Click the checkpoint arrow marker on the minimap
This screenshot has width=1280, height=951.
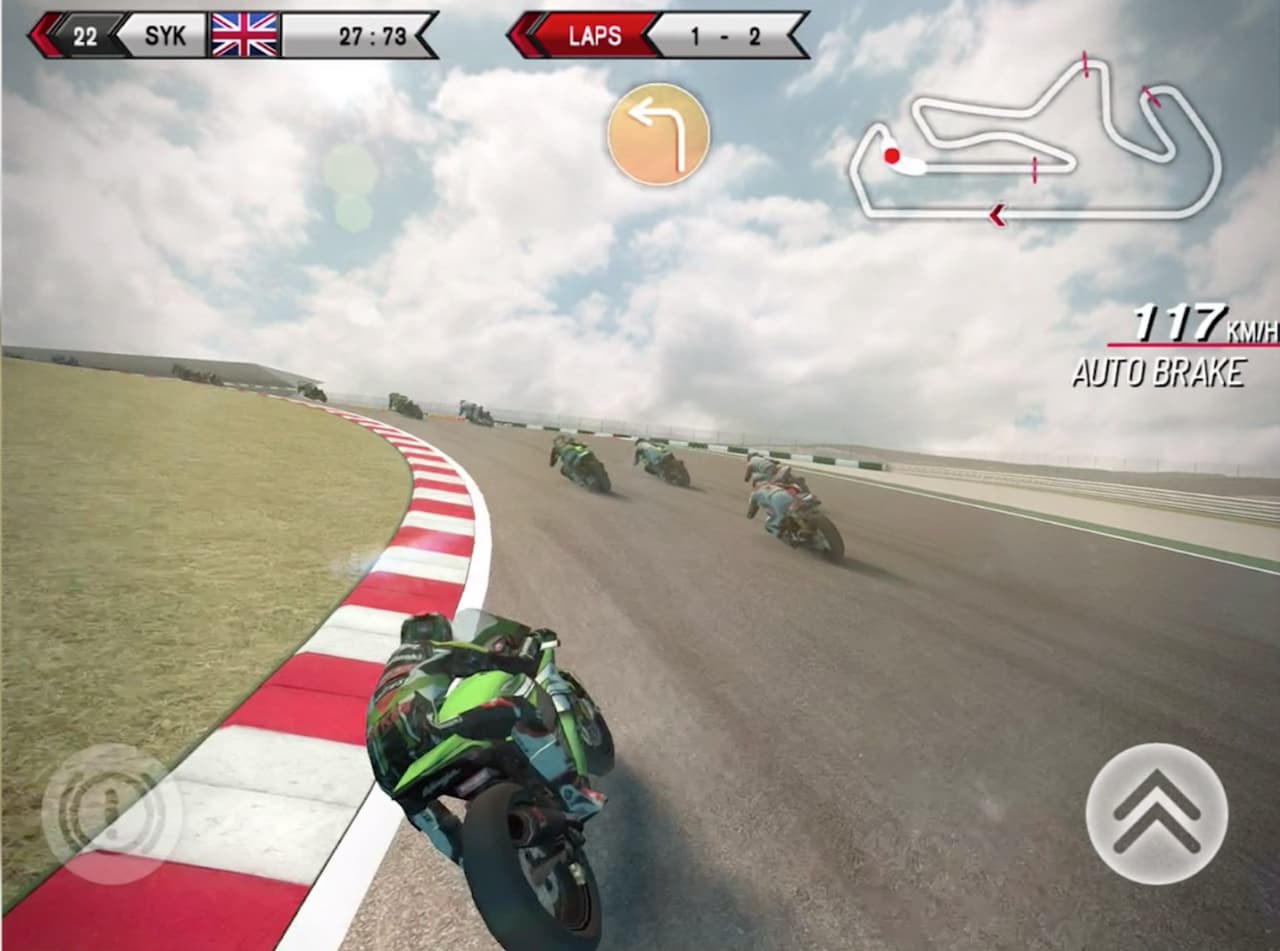[x=996, y=213]
